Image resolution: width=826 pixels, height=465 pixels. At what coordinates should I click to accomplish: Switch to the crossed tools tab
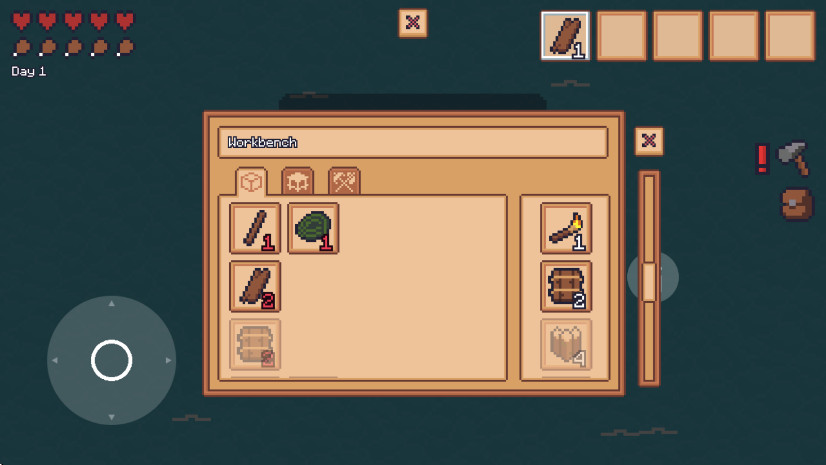(x=344, y=181)
